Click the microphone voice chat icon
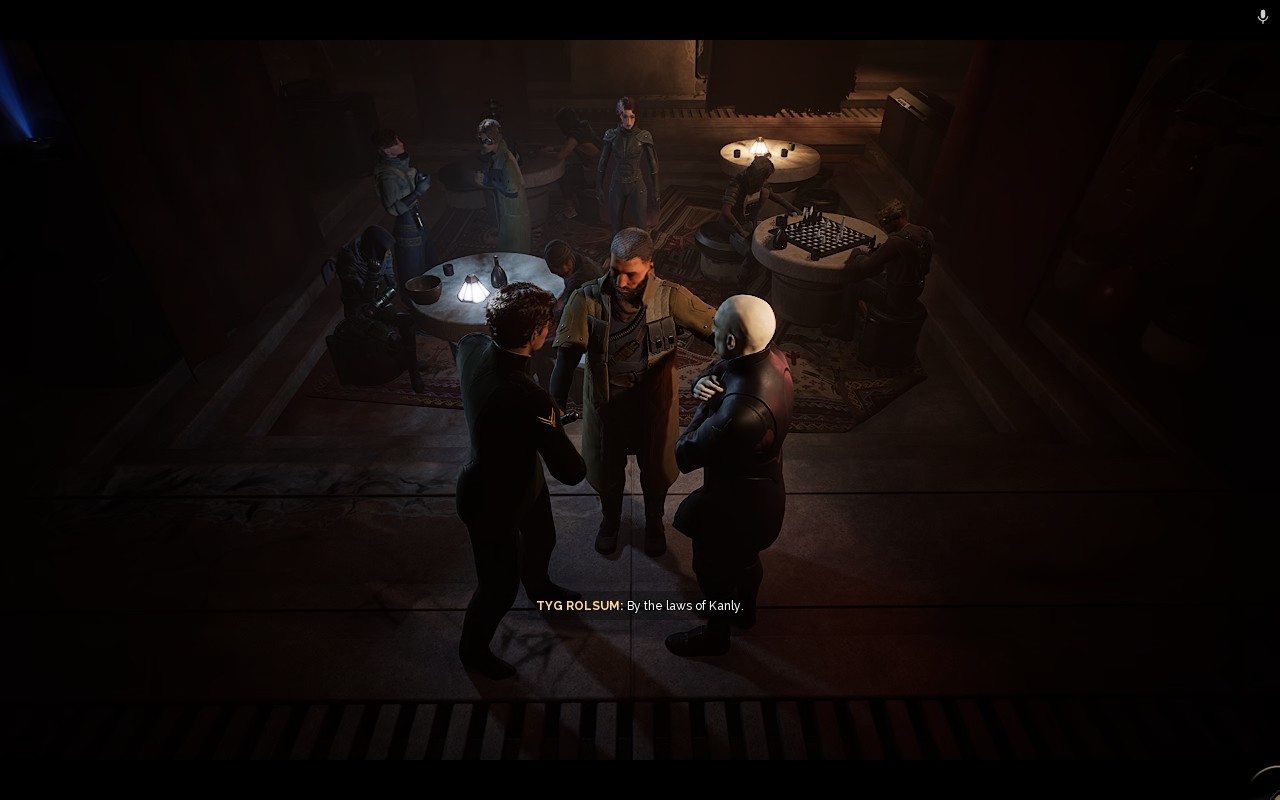Screen dimensions: 1280x800 coord(1262,17)
